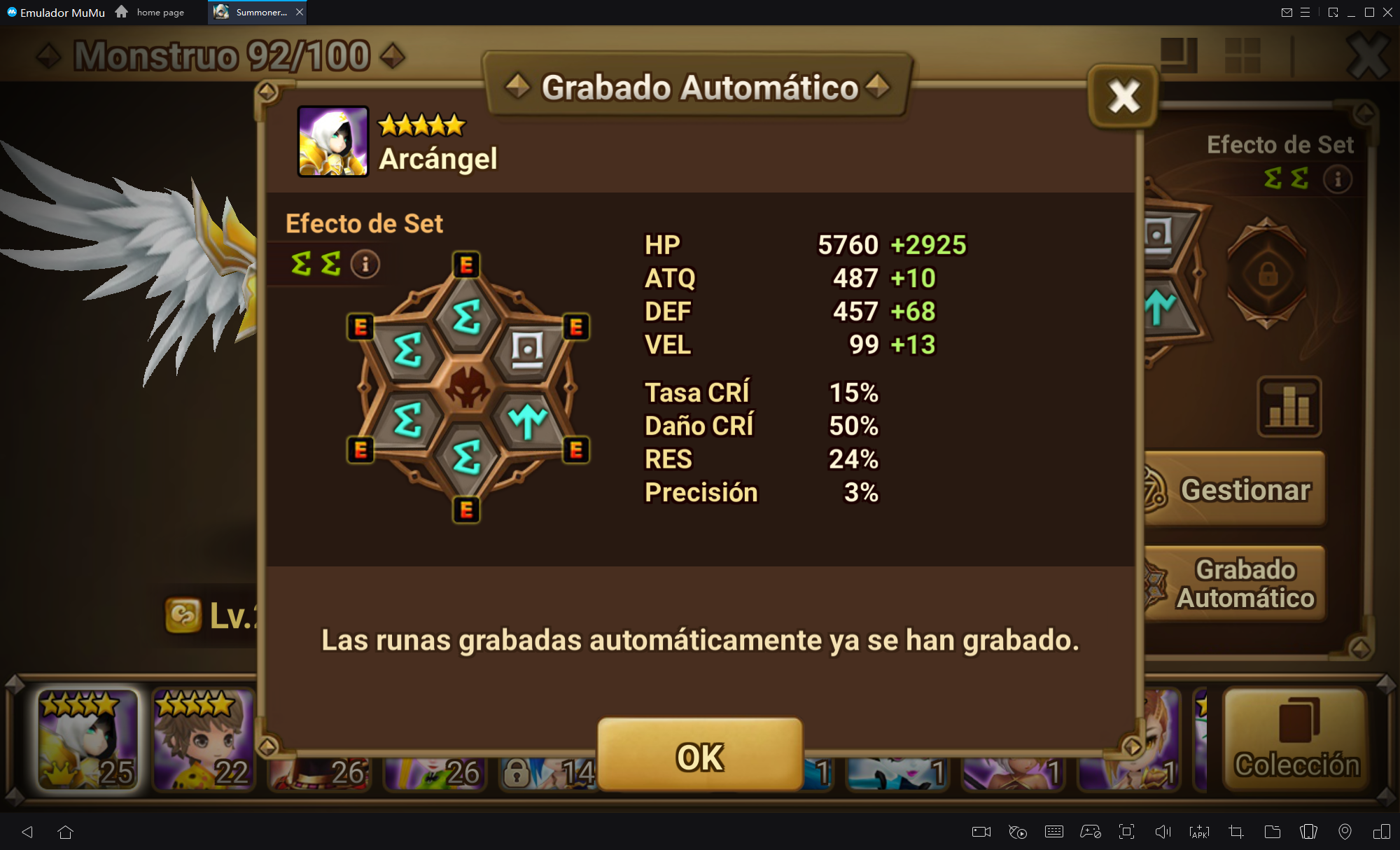Switch to the grid view icon
The width and height of the screenshot is (1400, 850).
[x=1242, y=55]
